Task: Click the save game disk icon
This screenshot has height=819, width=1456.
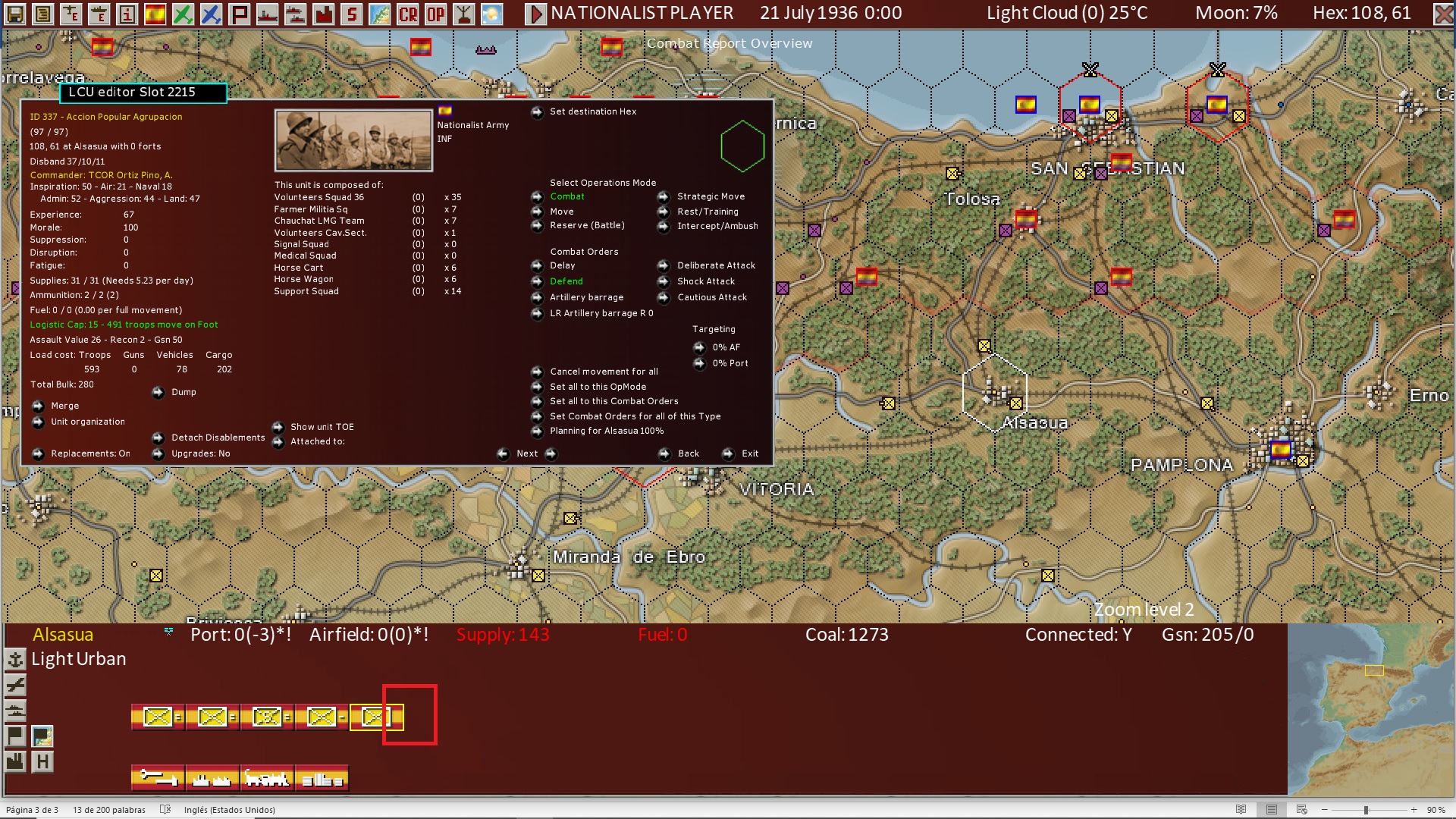Action: [14, 13]
